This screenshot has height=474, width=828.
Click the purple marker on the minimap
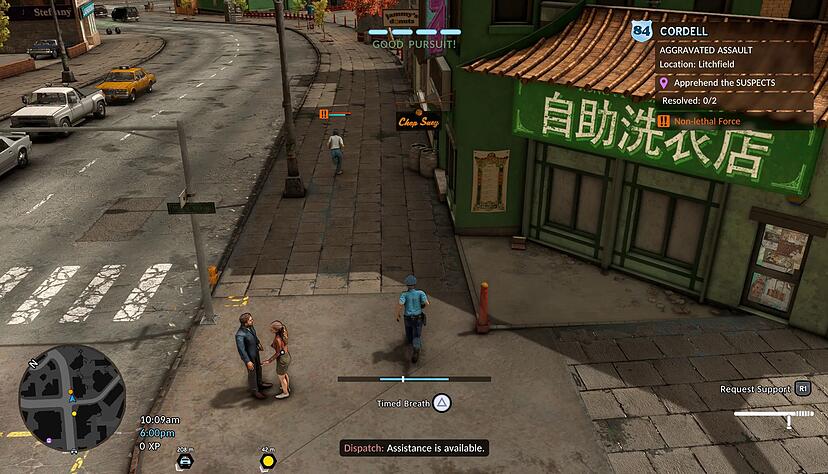click(47, 438)
